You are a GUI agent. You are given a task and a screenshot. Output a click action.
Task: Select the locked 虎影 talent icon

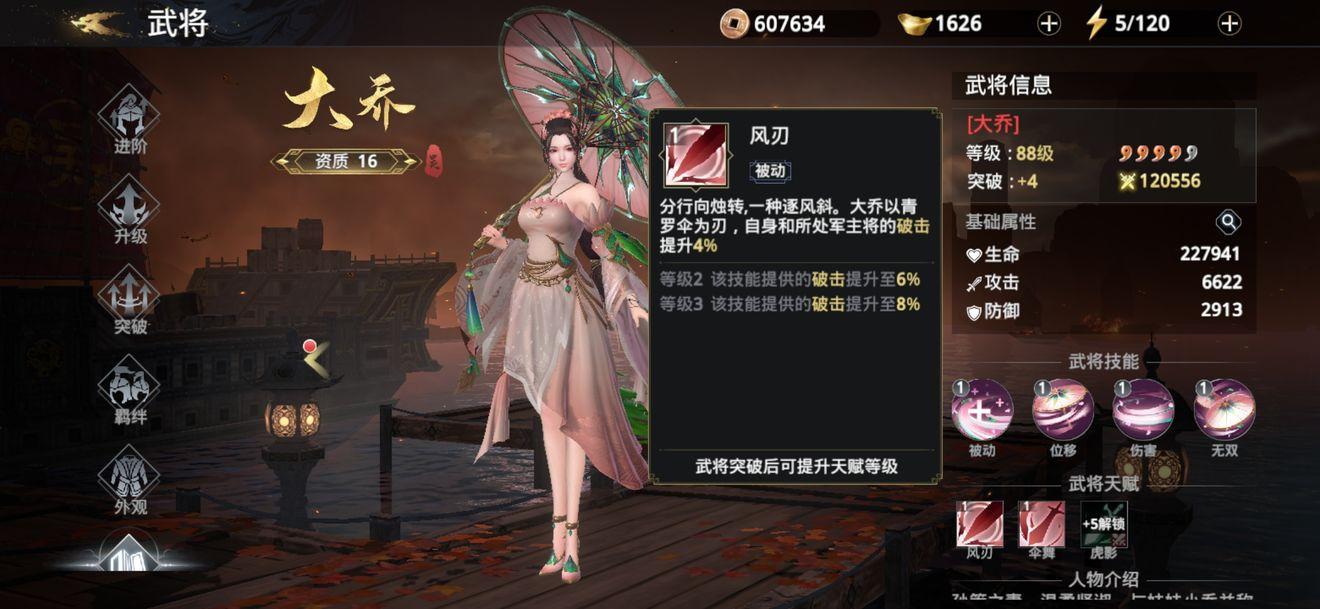1103,524
